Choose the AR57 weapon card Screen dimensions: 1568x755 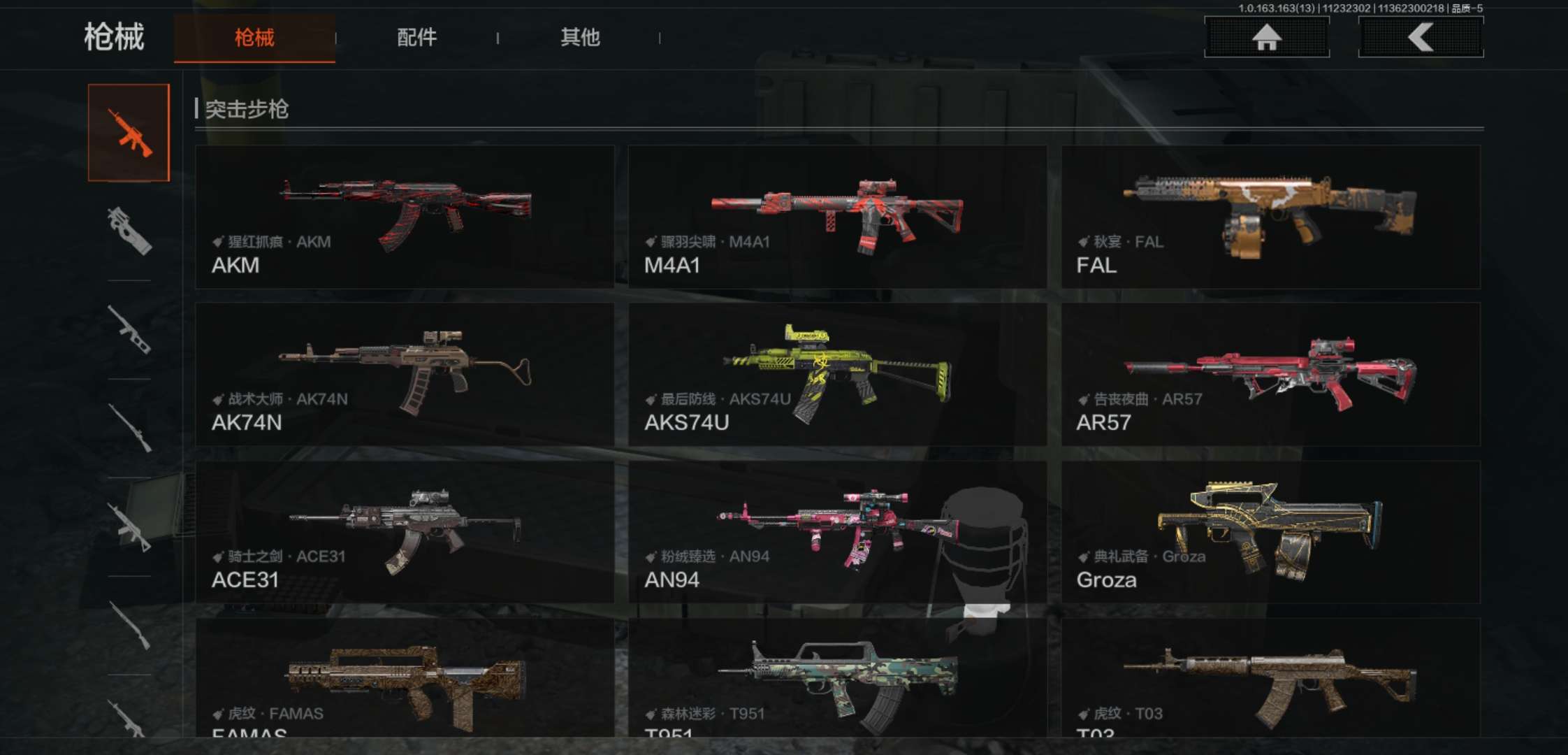[x=1270, y=374]
